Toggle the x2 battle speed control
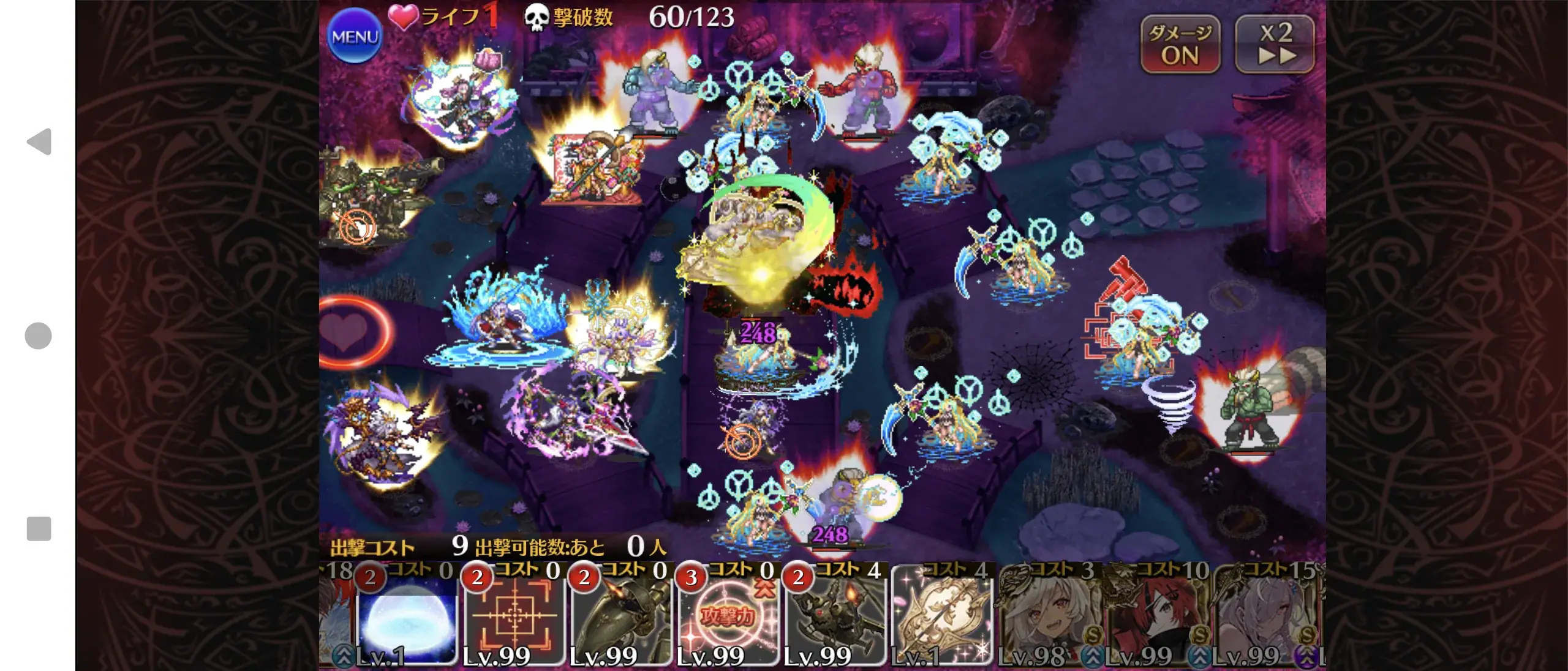This screenshot has height=671, width=1568. (1275, 43)
